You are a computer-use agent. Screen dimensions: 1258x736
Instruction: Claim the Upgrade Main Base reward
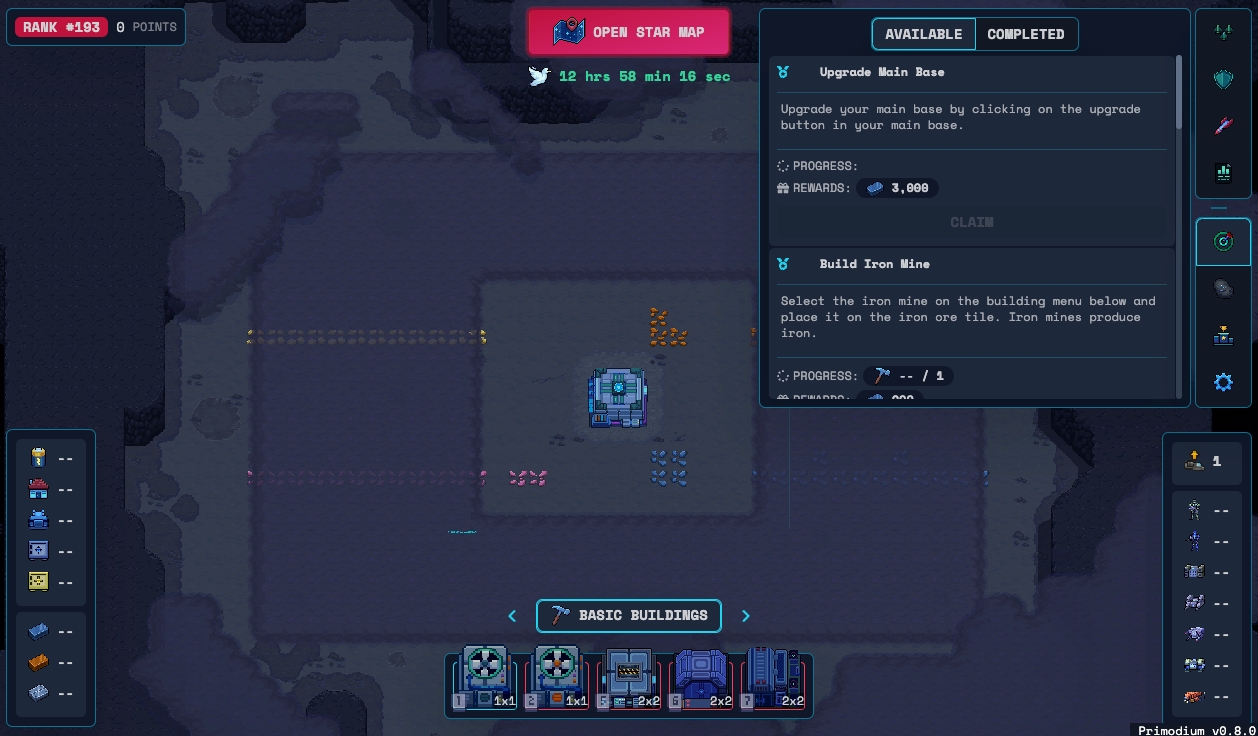click(971, 222)
